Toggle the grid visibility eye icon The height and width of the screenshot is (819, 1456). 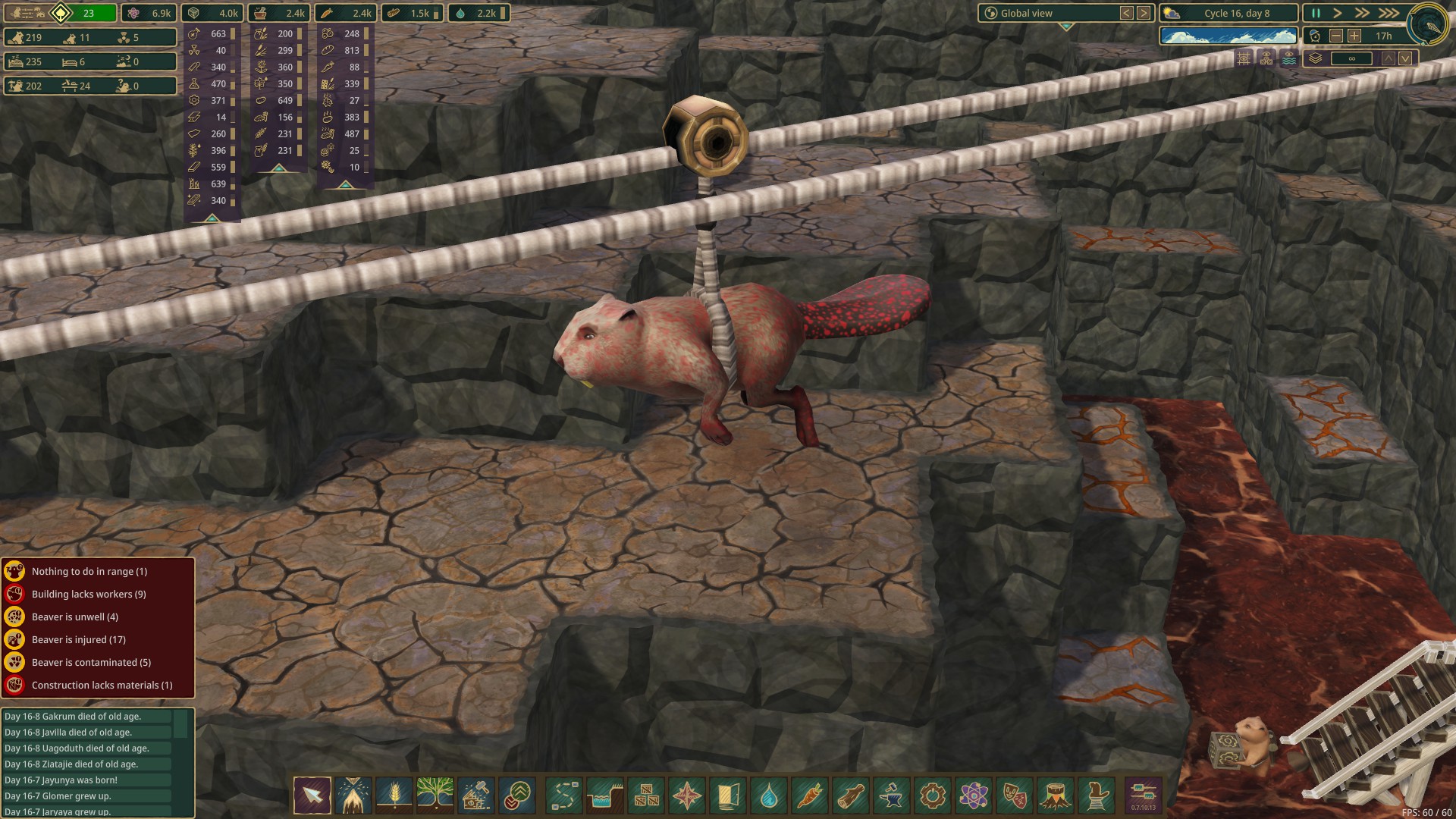pos(1244,58)
